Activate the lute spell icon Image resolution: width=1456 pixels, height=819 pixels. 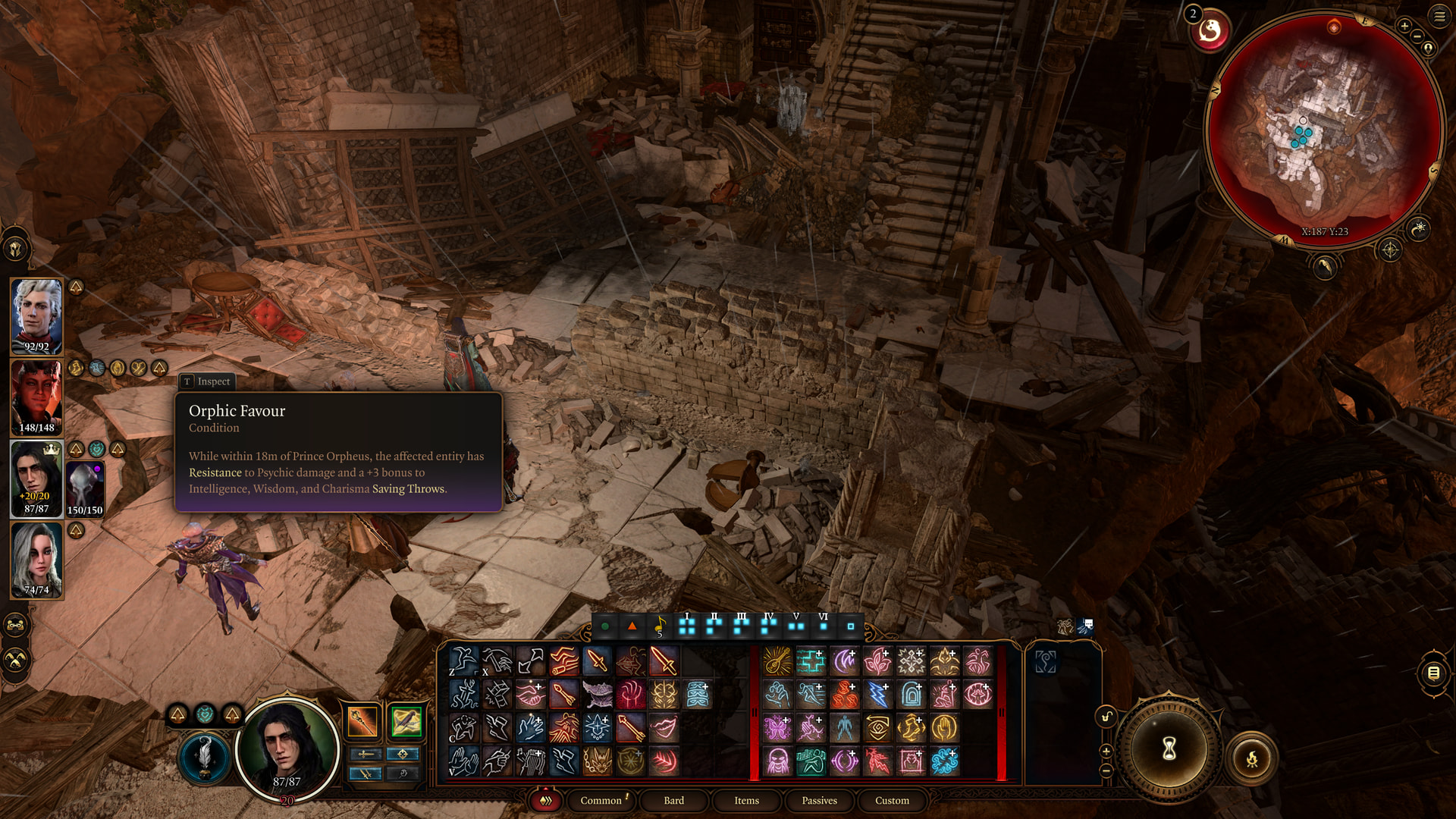(x=777, y=661)
